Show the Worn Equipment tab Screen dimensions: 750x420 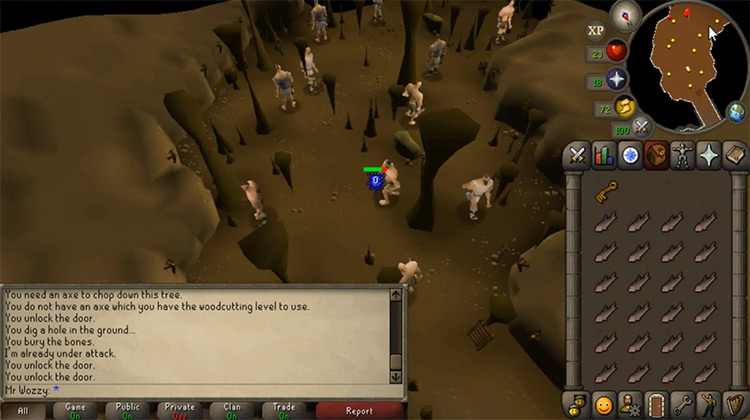click(x=681, y=155)
